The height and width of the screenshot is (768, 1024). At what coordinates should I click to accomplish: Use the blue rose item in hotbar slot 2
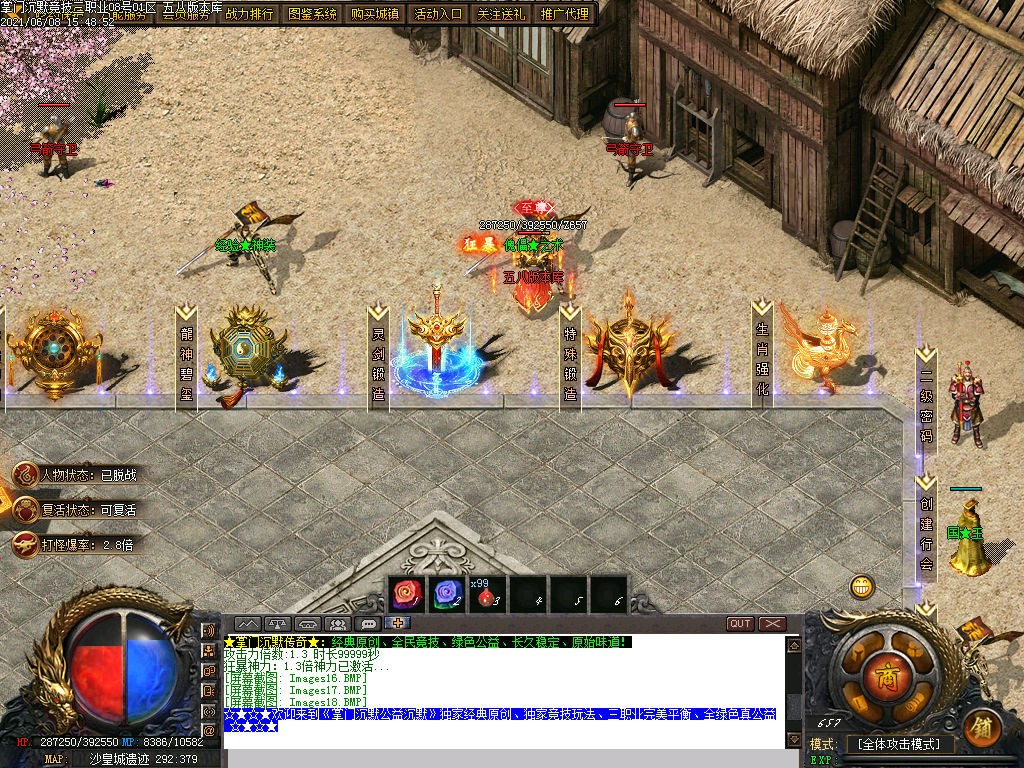(447, 595)
